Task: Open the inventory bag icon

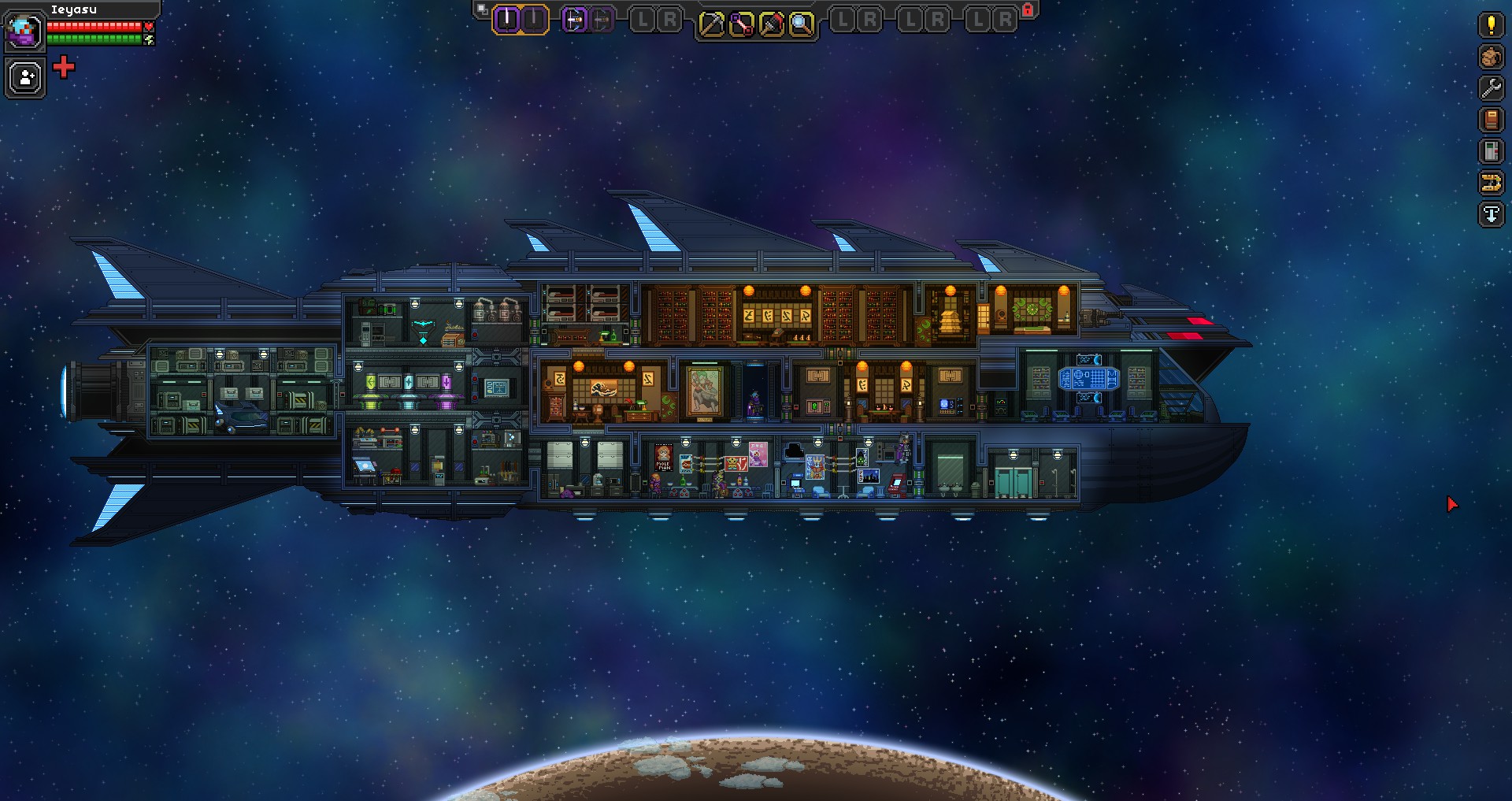Action: [x=1491, y=57]
